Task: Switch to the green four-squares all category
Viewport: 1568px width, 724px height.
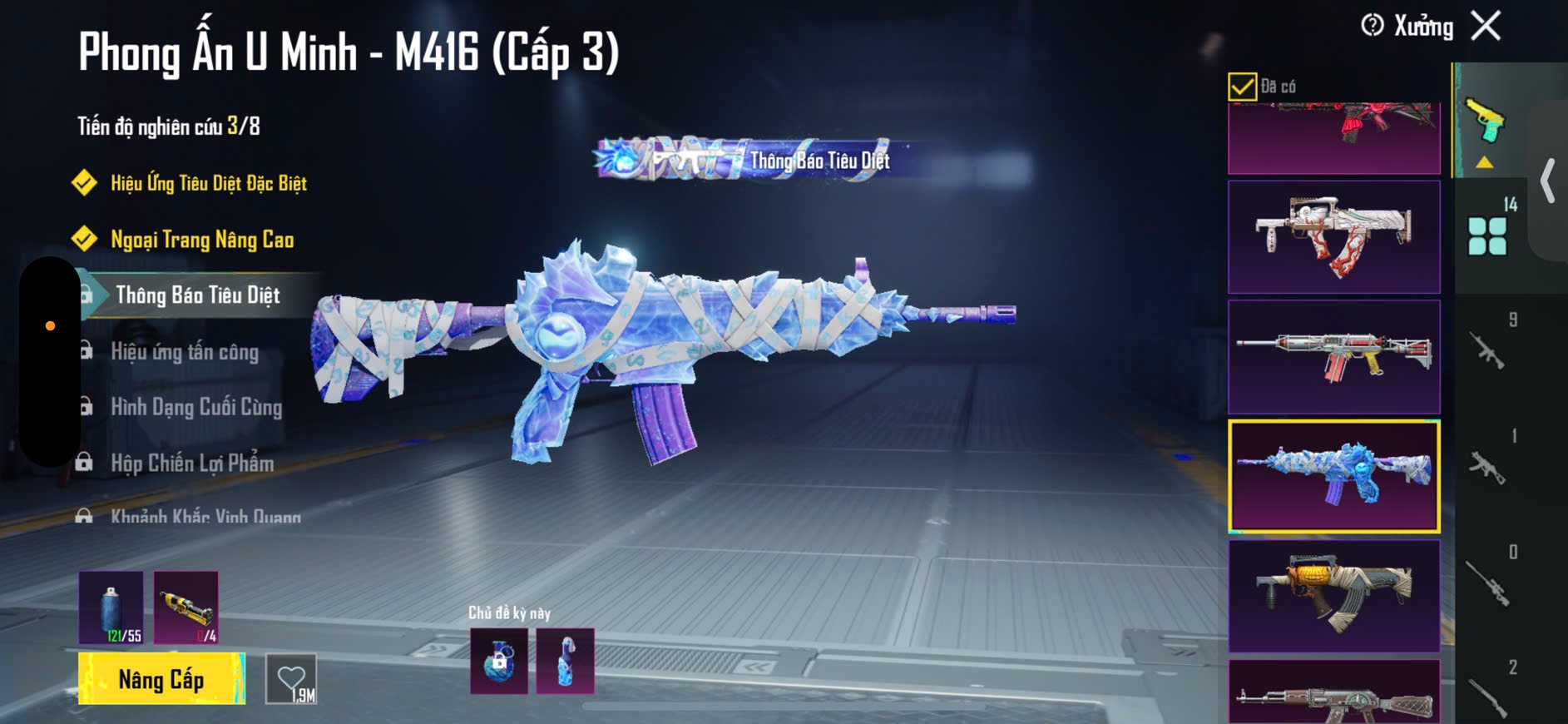Action: (x=1487, y=236)
